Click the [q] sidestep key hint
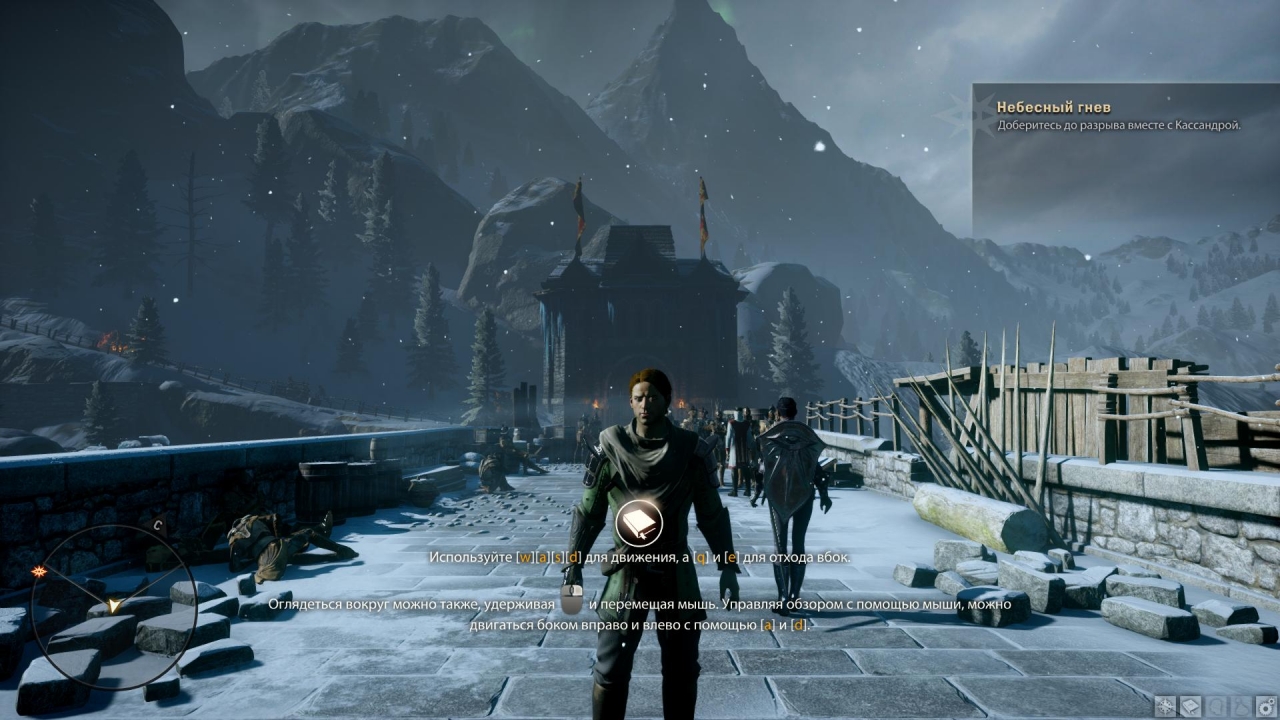1280x720 pixels. [700, 559]
